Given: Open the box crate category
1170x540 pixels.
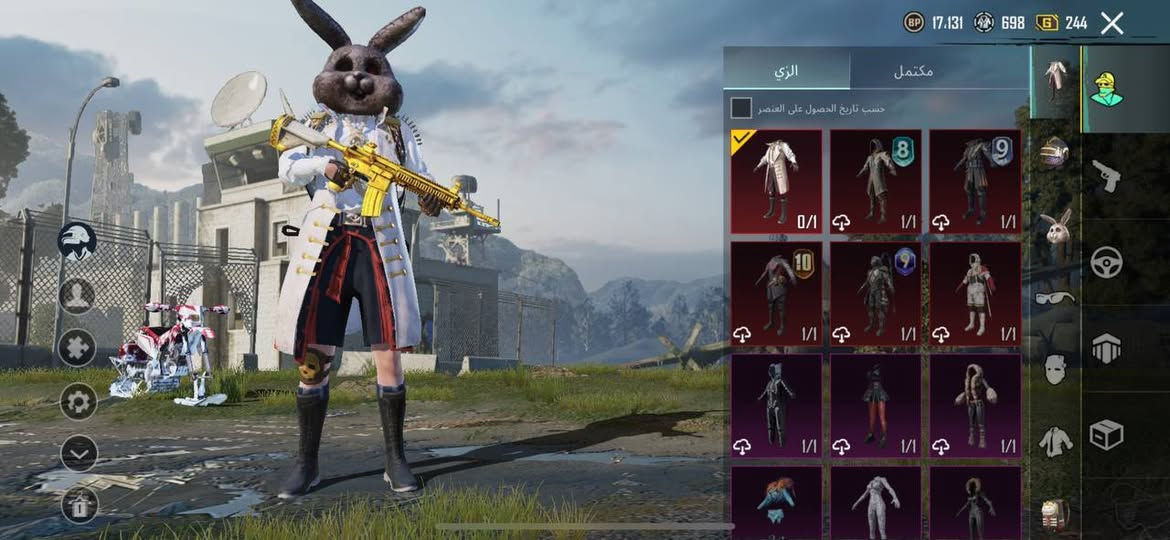Looking at the screenshot, I should (1106, 434).
